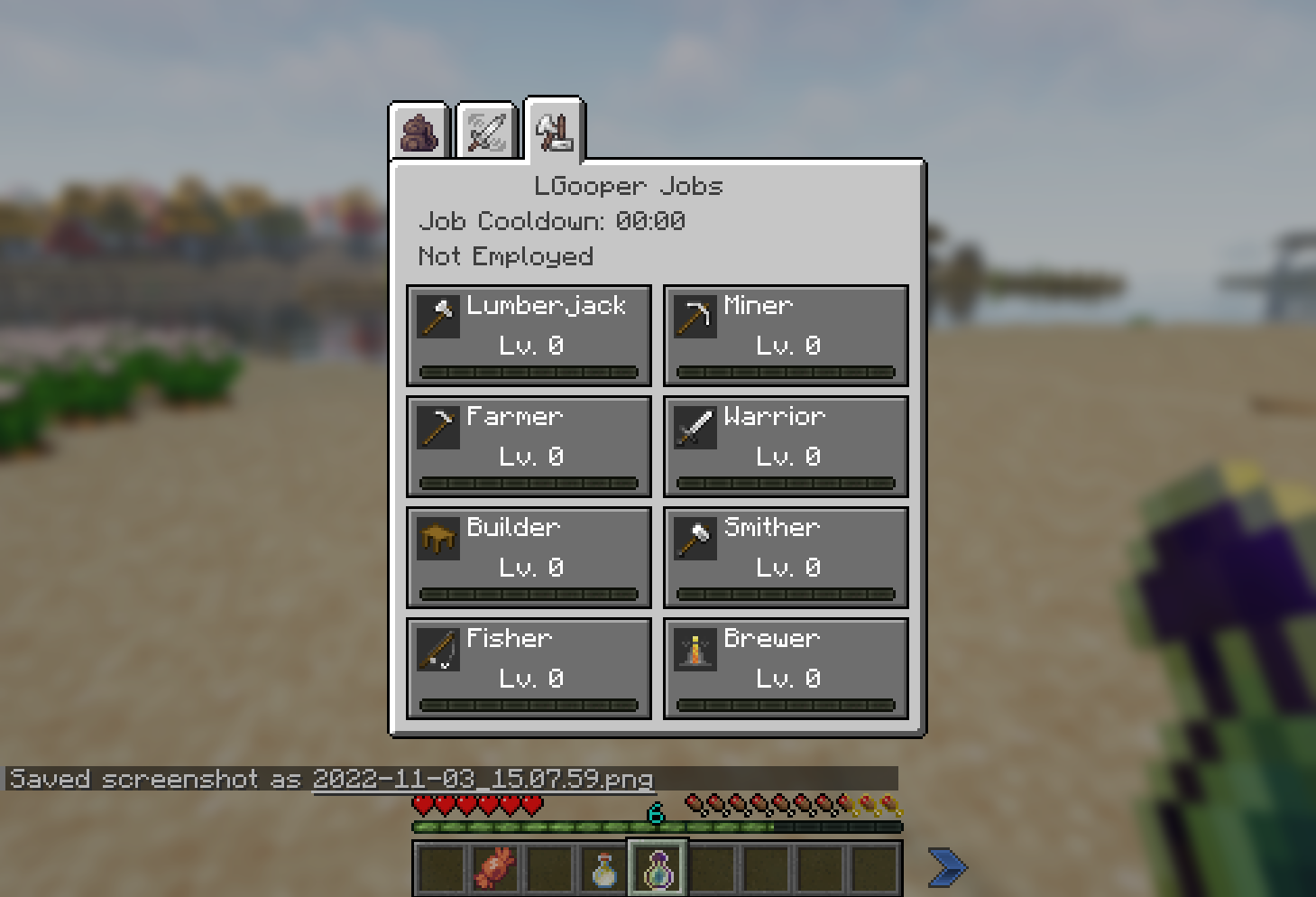Viewport: 1316px width, 897px height.
Task: Select the Lumberjack axe icon
Action: pos(438,316)
